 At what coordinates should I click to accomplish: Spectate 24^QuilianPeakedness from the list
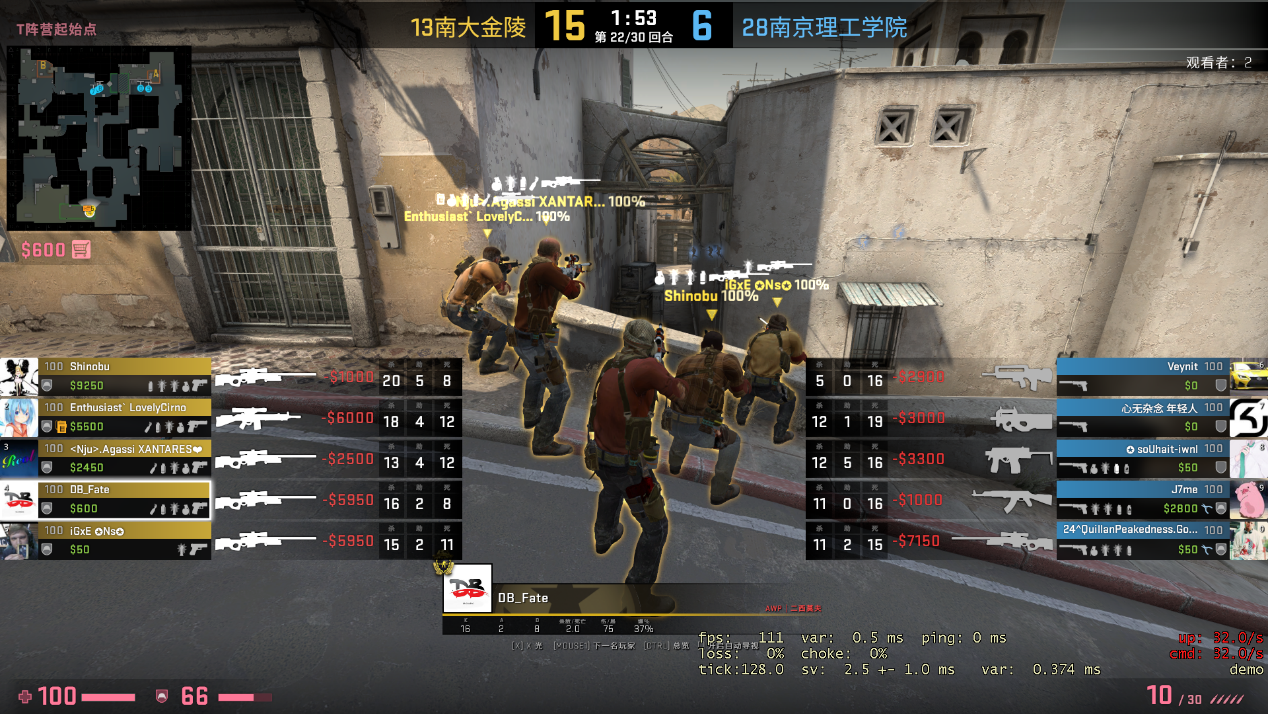1142,540
